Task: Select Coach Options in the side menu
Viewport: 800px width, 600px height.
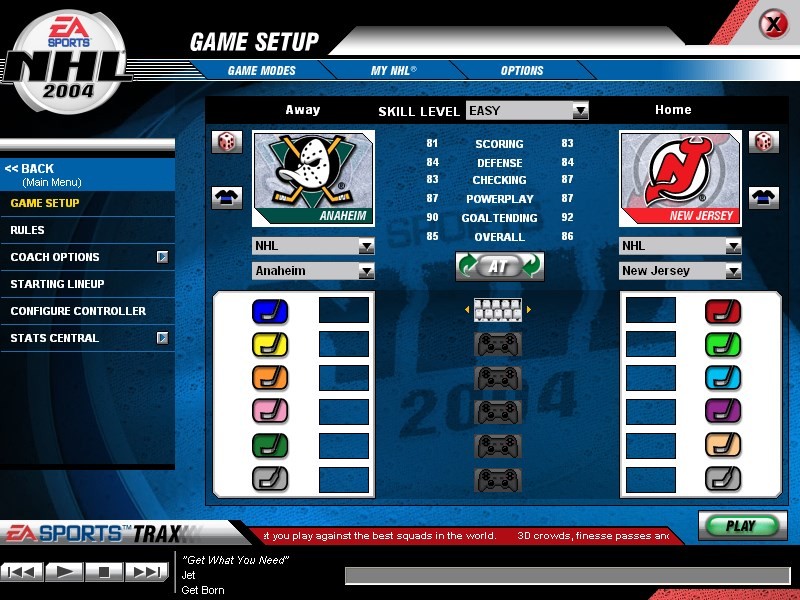Action: pos(55,257)
